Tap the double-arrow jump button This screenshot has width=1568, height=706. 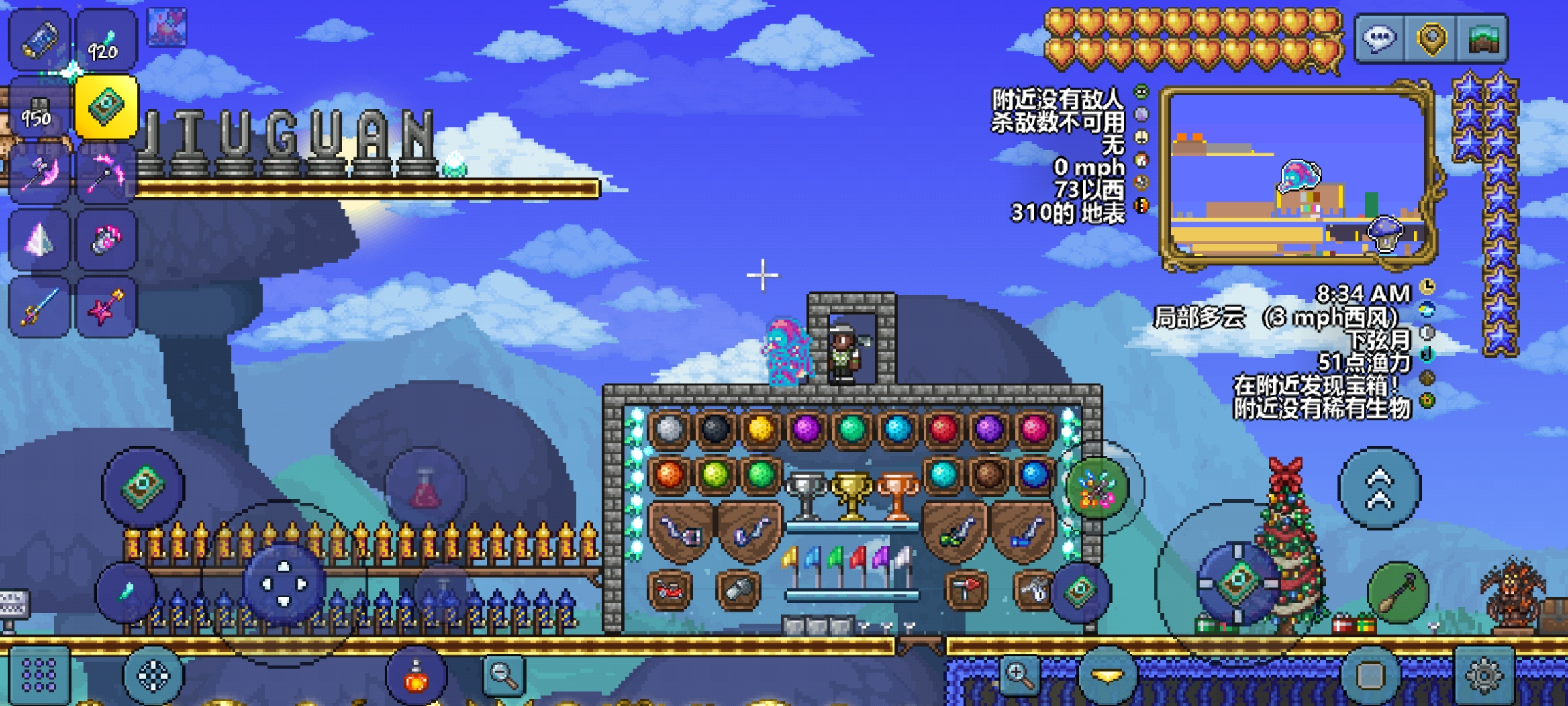point(1379,488)
